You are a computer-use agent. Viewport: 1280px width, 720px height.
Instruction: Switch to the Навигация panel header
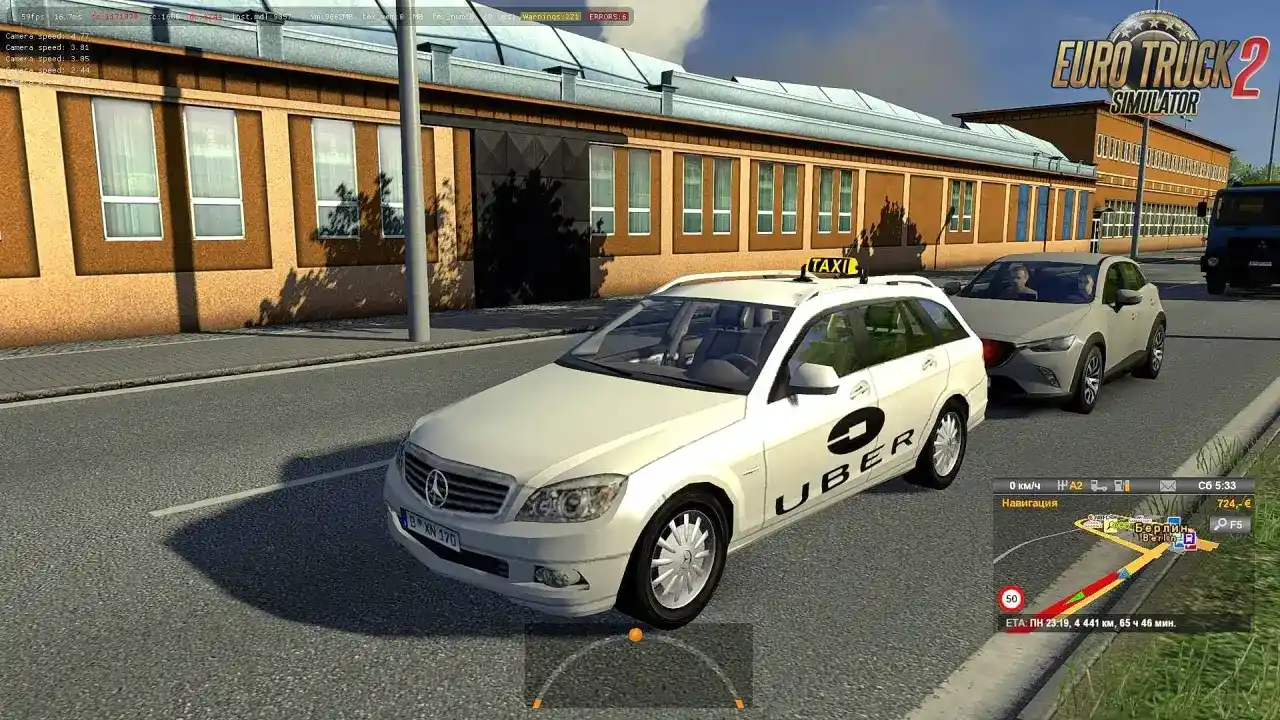point(1030,503)
